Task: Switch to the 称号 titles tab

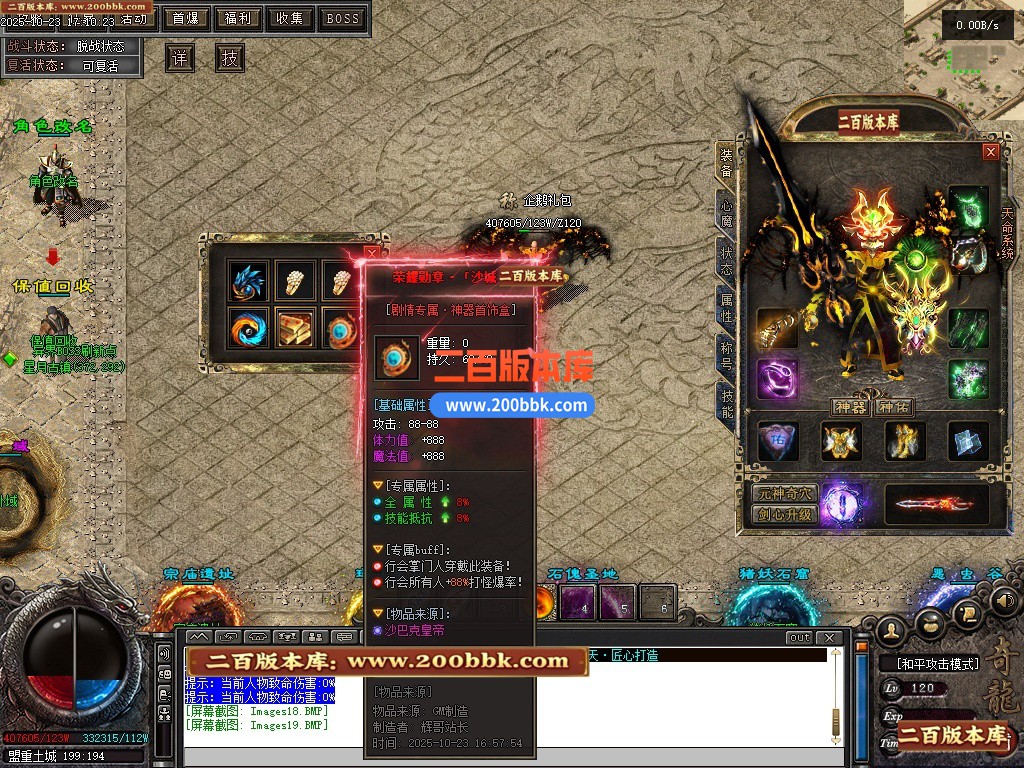Action: 727,355
